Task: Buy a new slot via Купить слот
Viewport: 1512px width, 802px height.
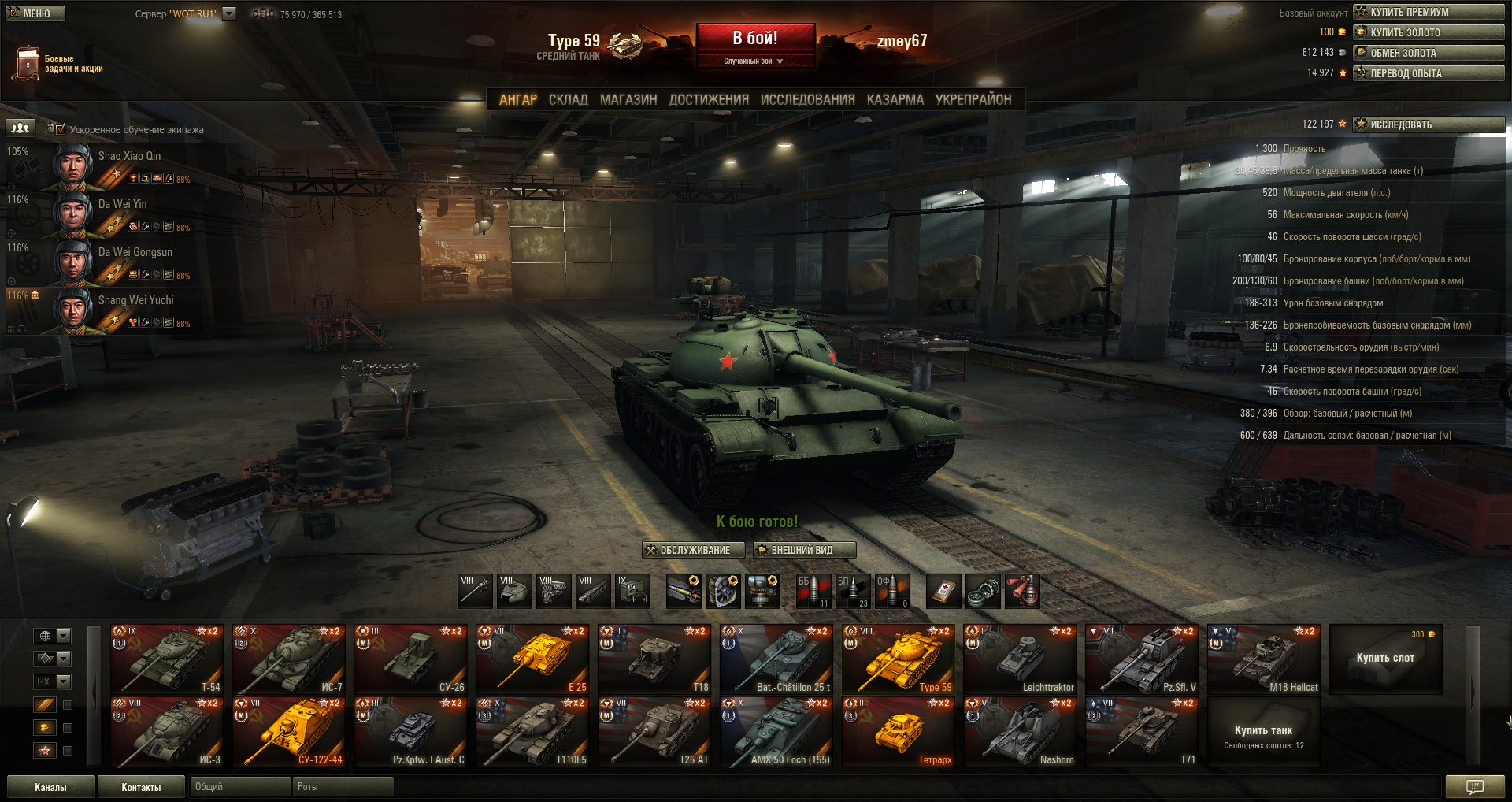Action: tap(1385, 659)
